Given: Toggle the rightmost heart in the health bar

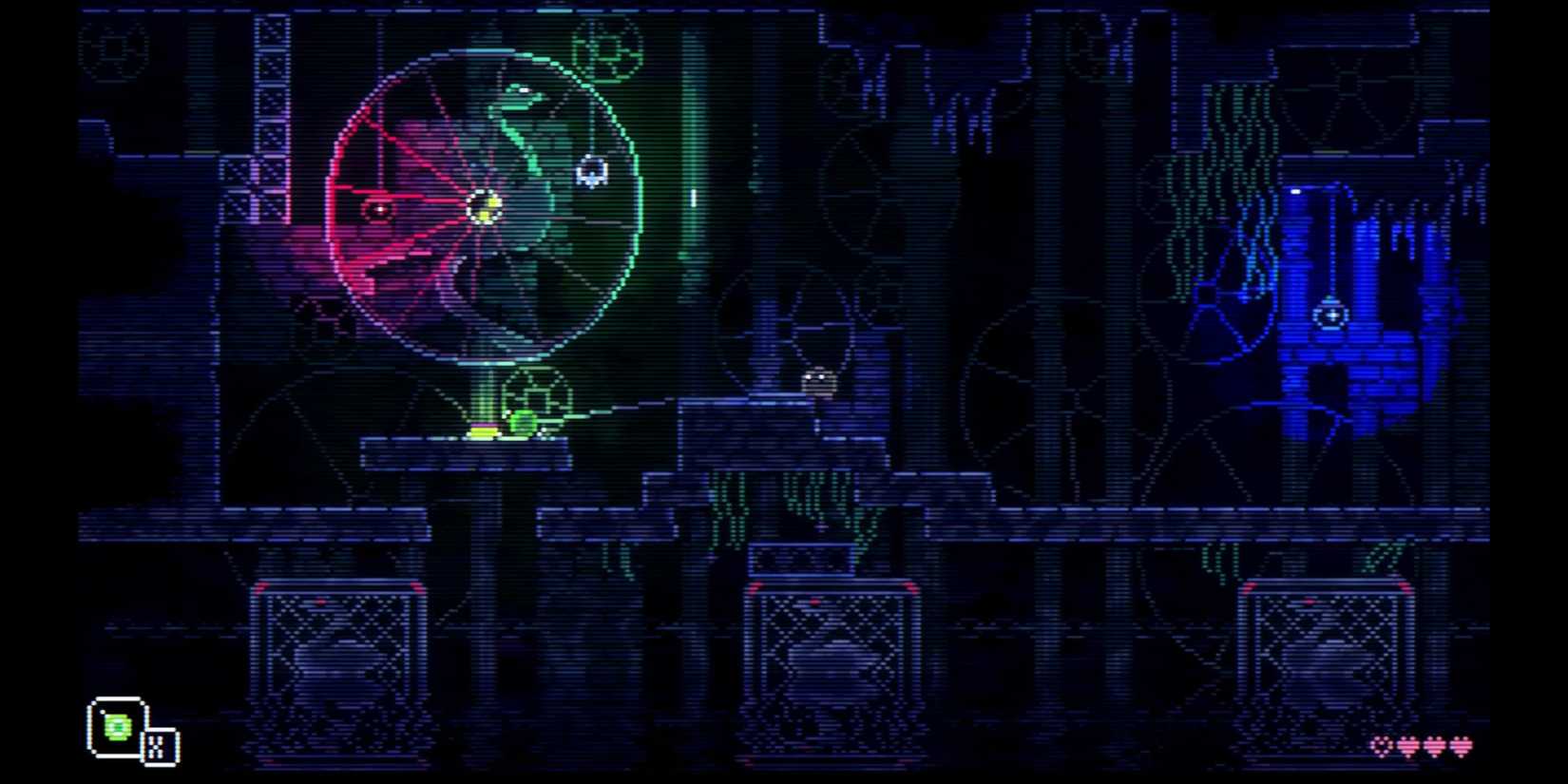Looking at the screenshot, I should click(x=1462, y=749).
